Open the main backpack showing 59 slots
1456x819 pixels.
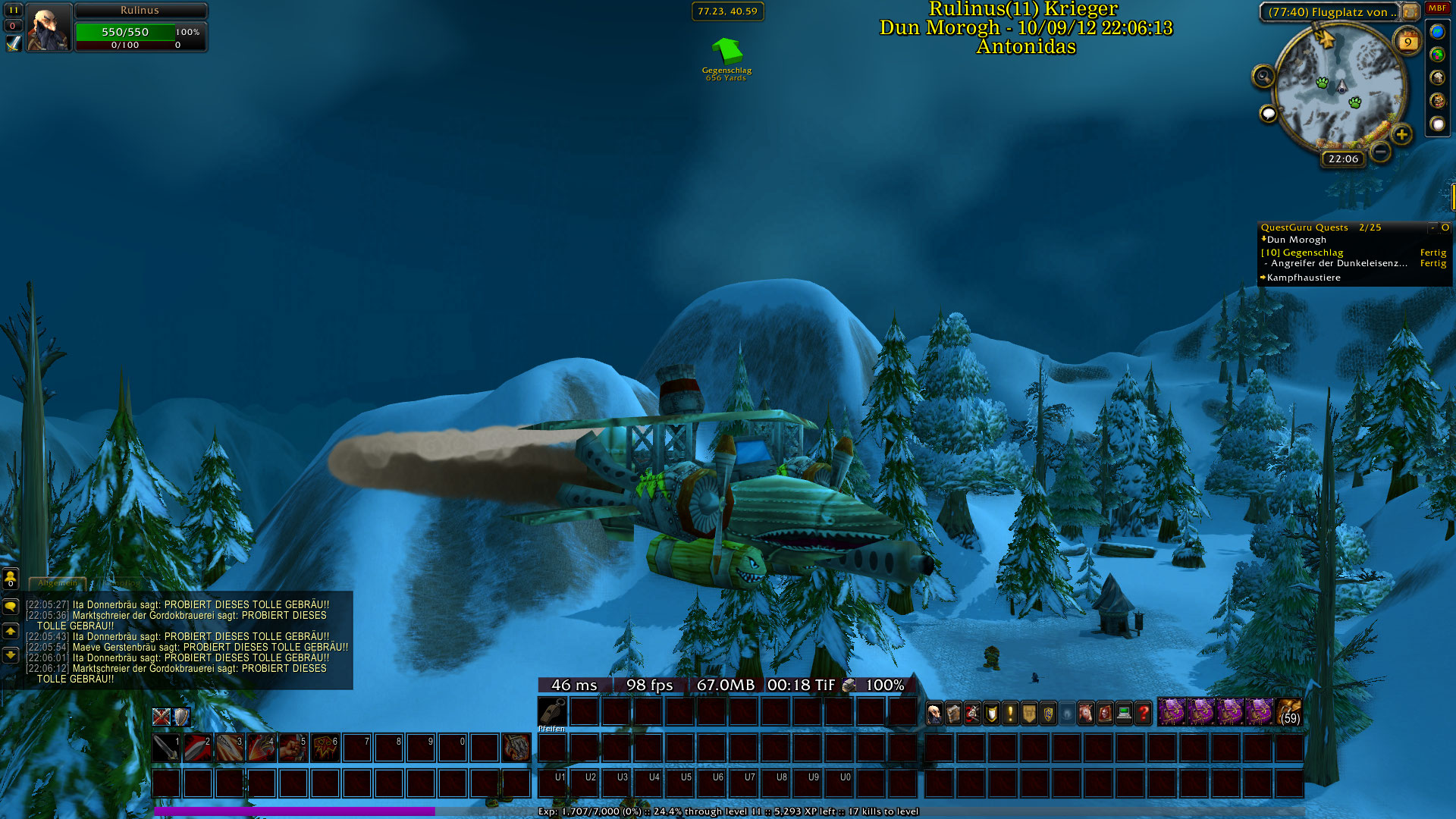[1289, 713]
